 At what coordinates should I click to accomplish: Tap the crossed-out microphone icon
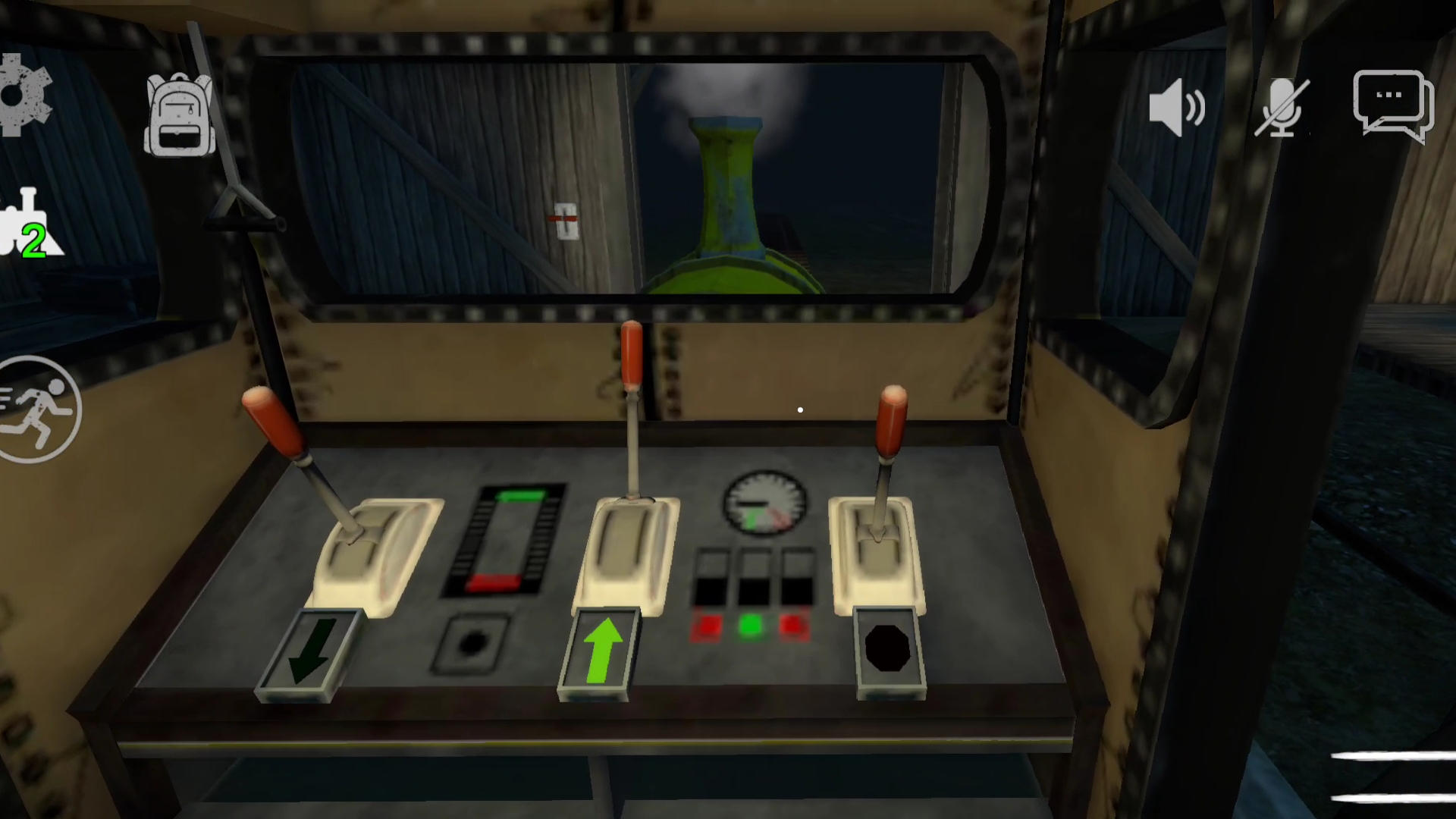coord(1282,106)
